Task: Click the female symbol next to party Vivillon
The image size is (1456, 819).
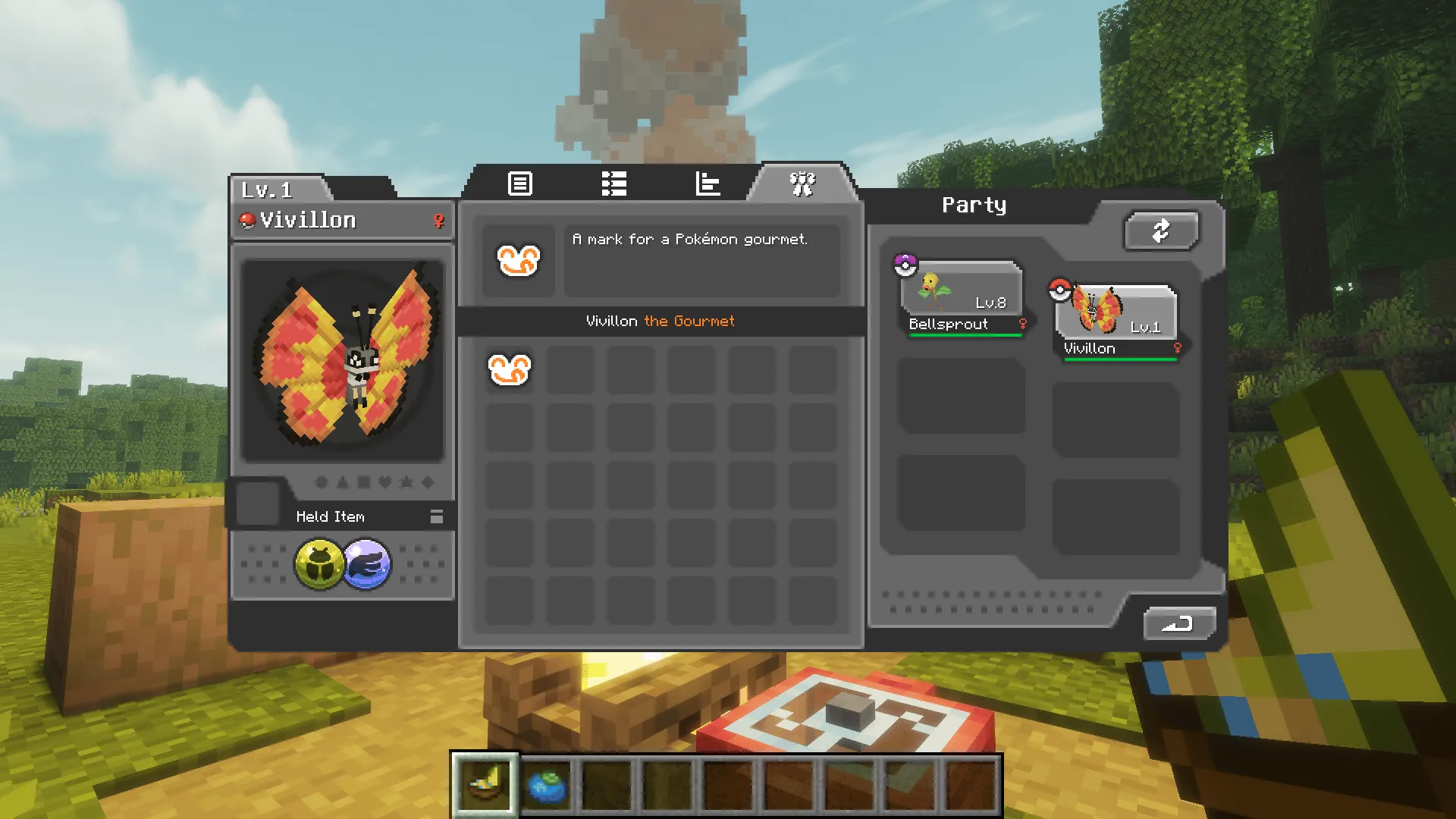Action: 1178,348
